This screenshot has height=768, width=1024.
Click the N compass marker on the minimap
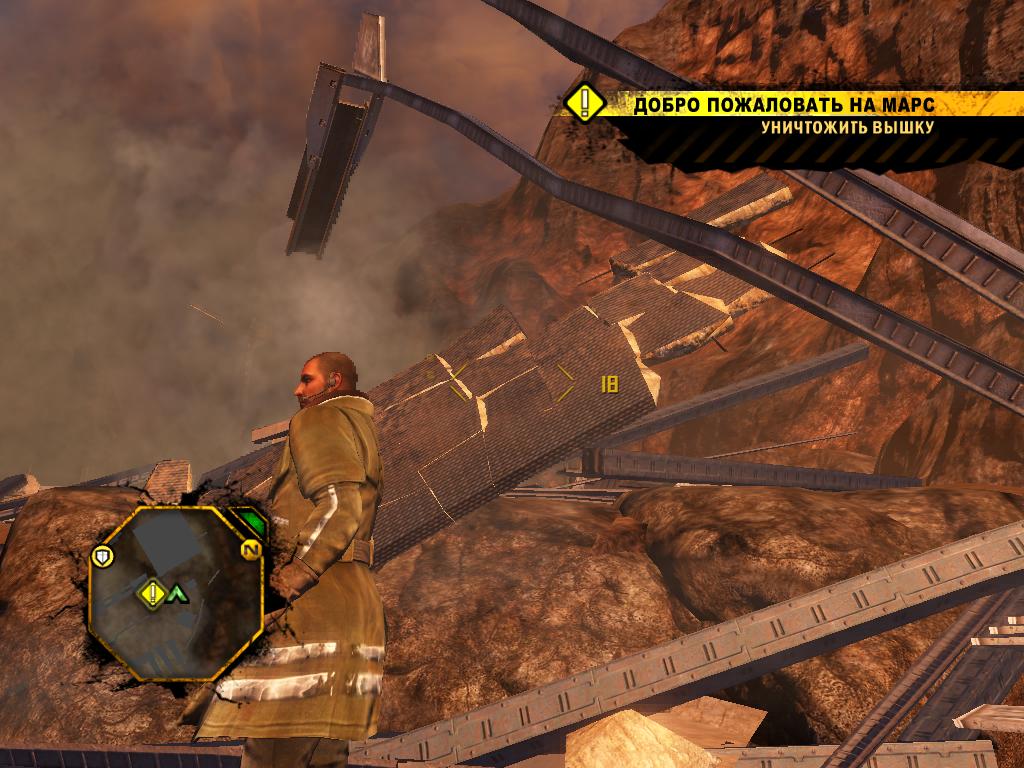pos(250,551)
